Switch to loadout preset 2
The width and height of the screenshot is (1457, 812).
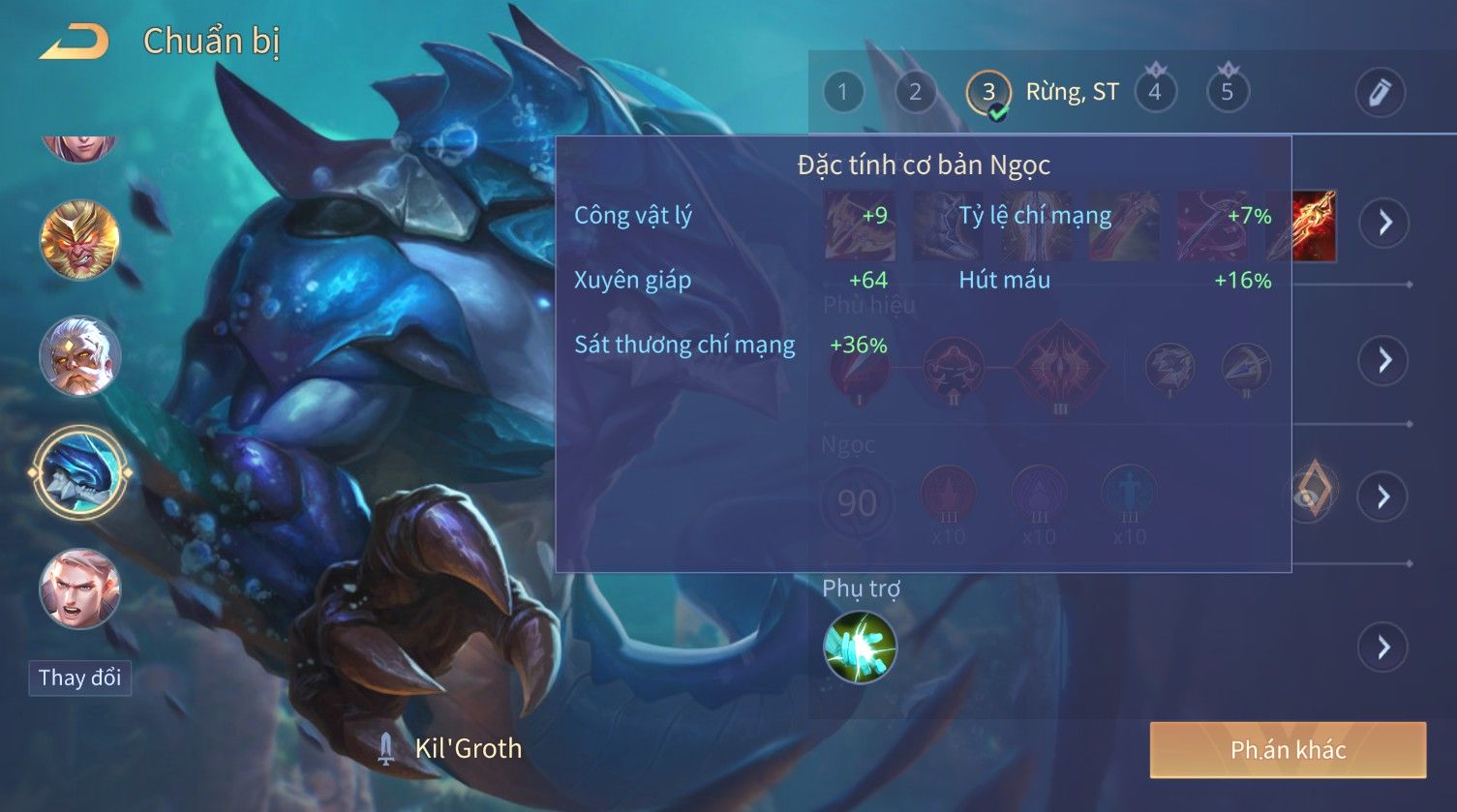point(915,92)
